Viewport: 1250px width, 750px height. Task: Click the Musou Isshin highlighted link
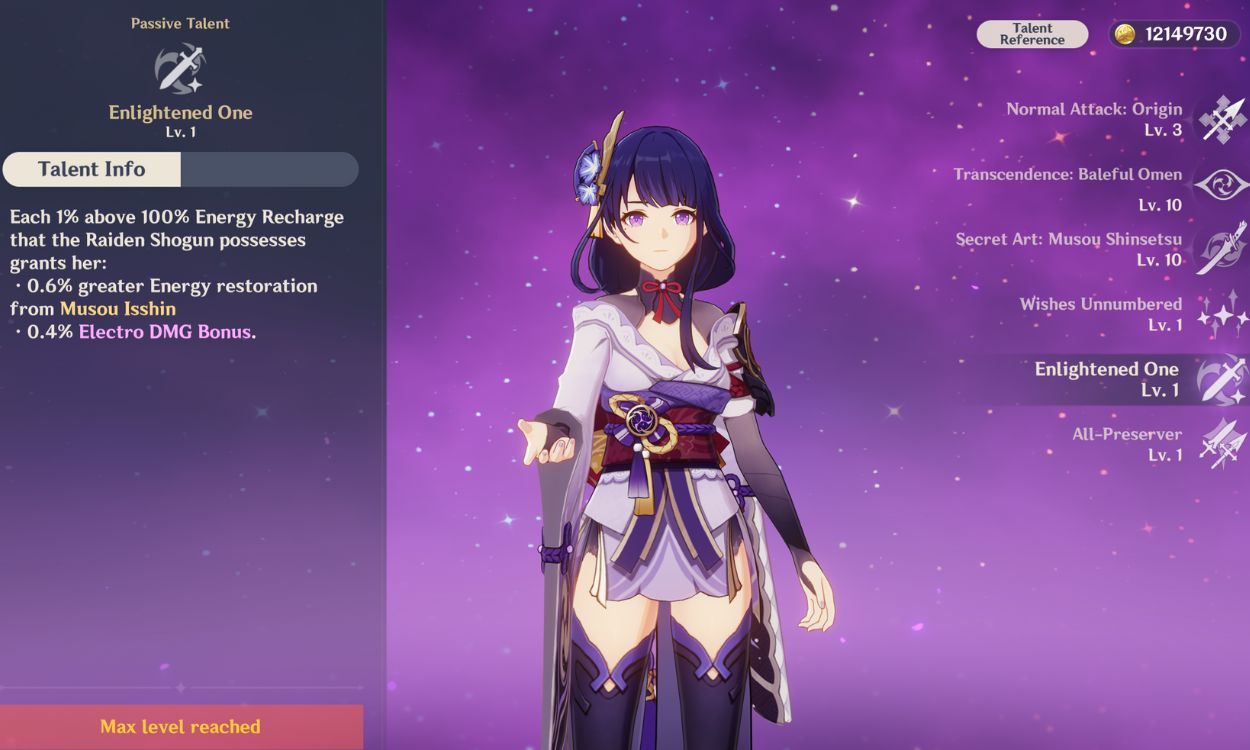pyautogui.click(x=118, y=309)
